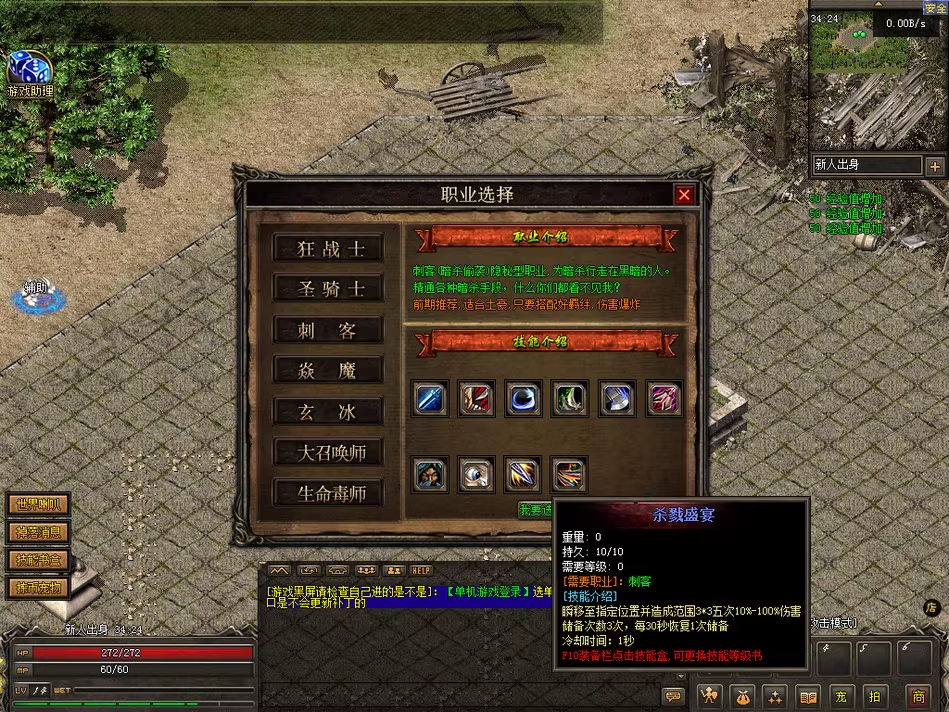Open the bag inventory pouch icon
Image resolution: width=949 pixels, height=712 pixels.
pos(742,696)
